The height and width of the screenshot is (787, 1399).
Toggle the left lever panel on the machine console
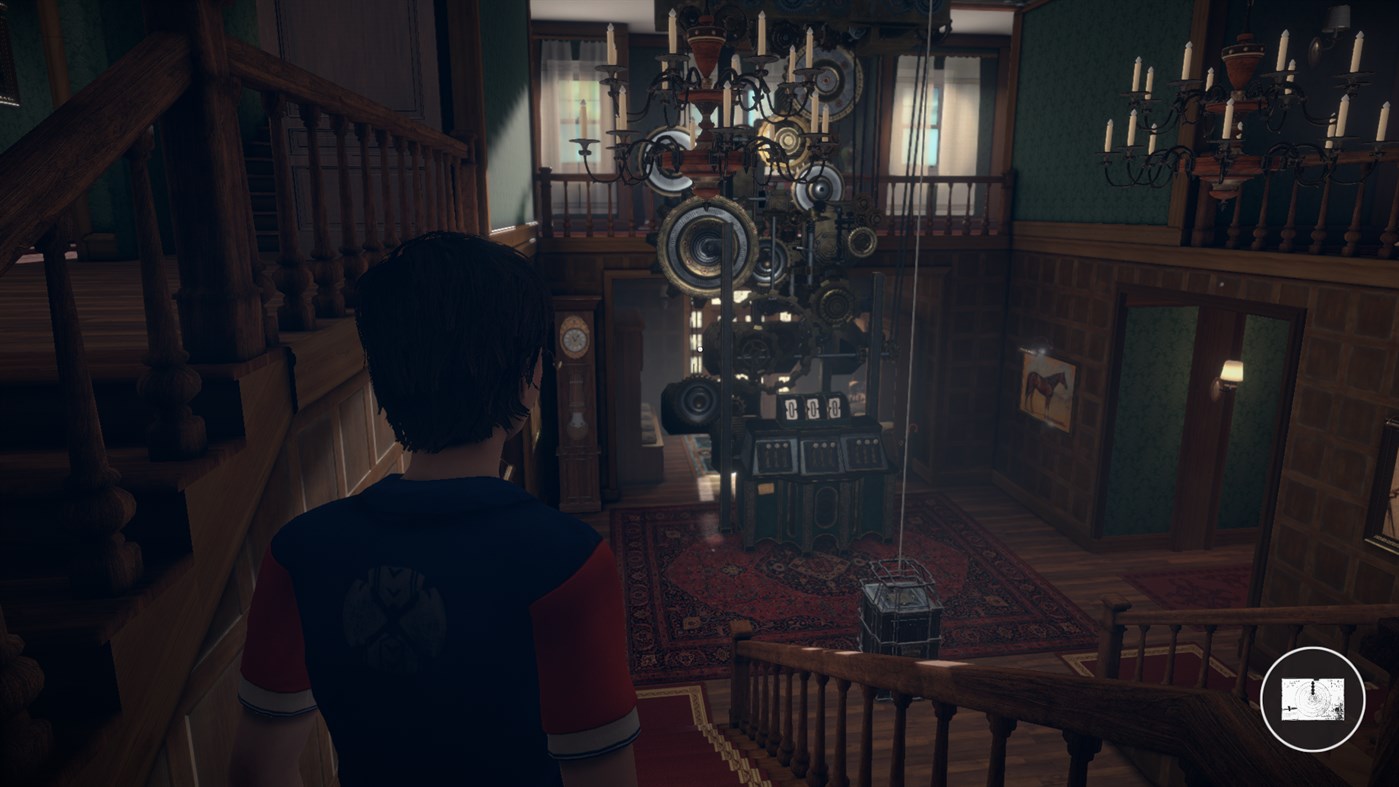pos(774,453)
